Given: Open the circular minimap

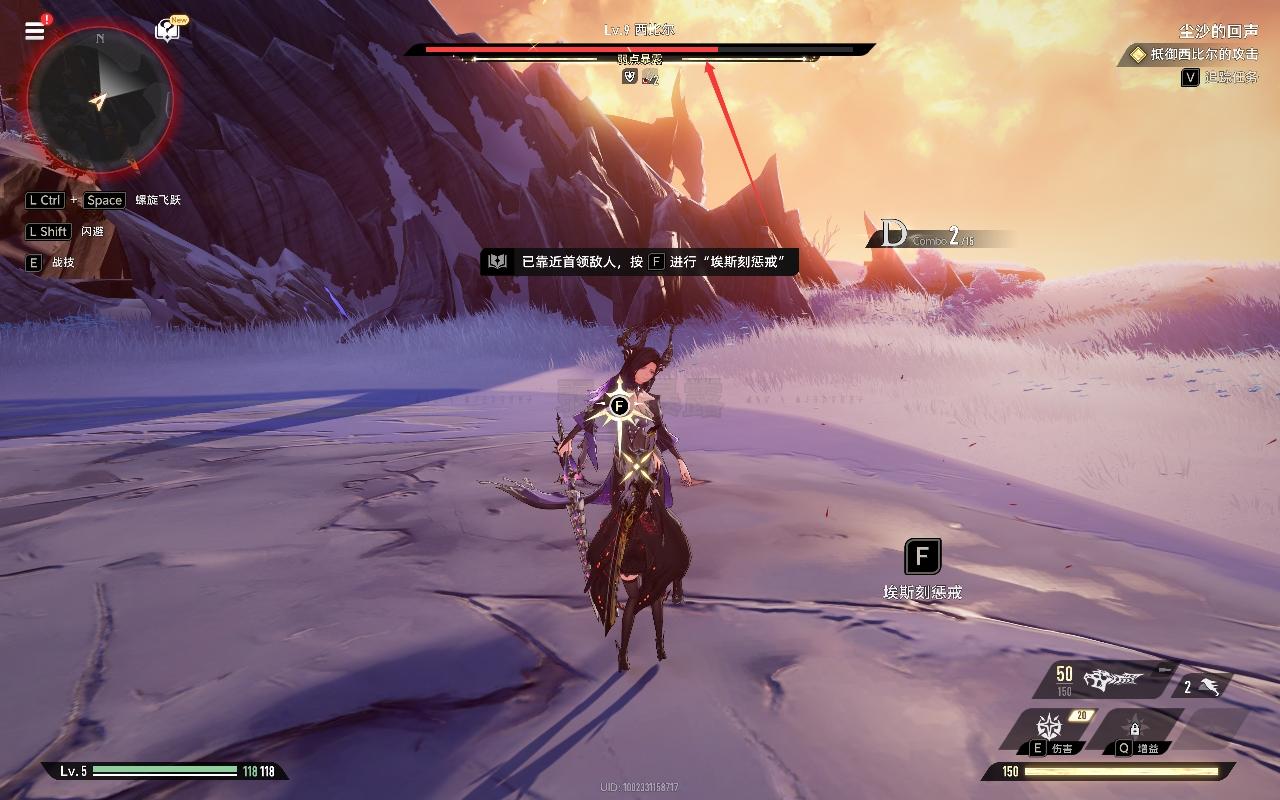Looking at the screenshot, I should [100, 98].
